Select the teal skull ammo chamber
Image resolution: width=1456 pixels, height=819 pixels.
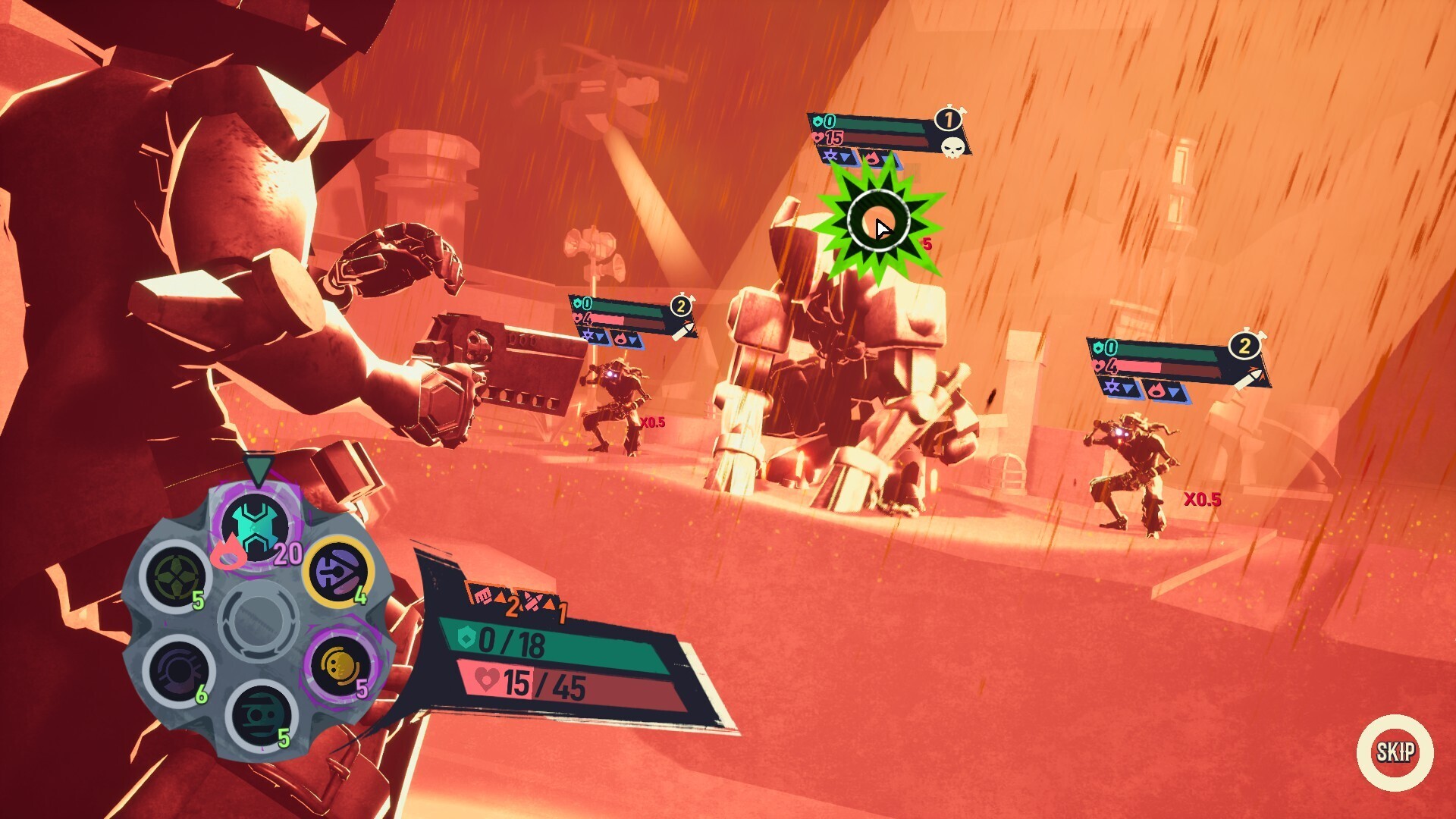click(x=262, y=716)
